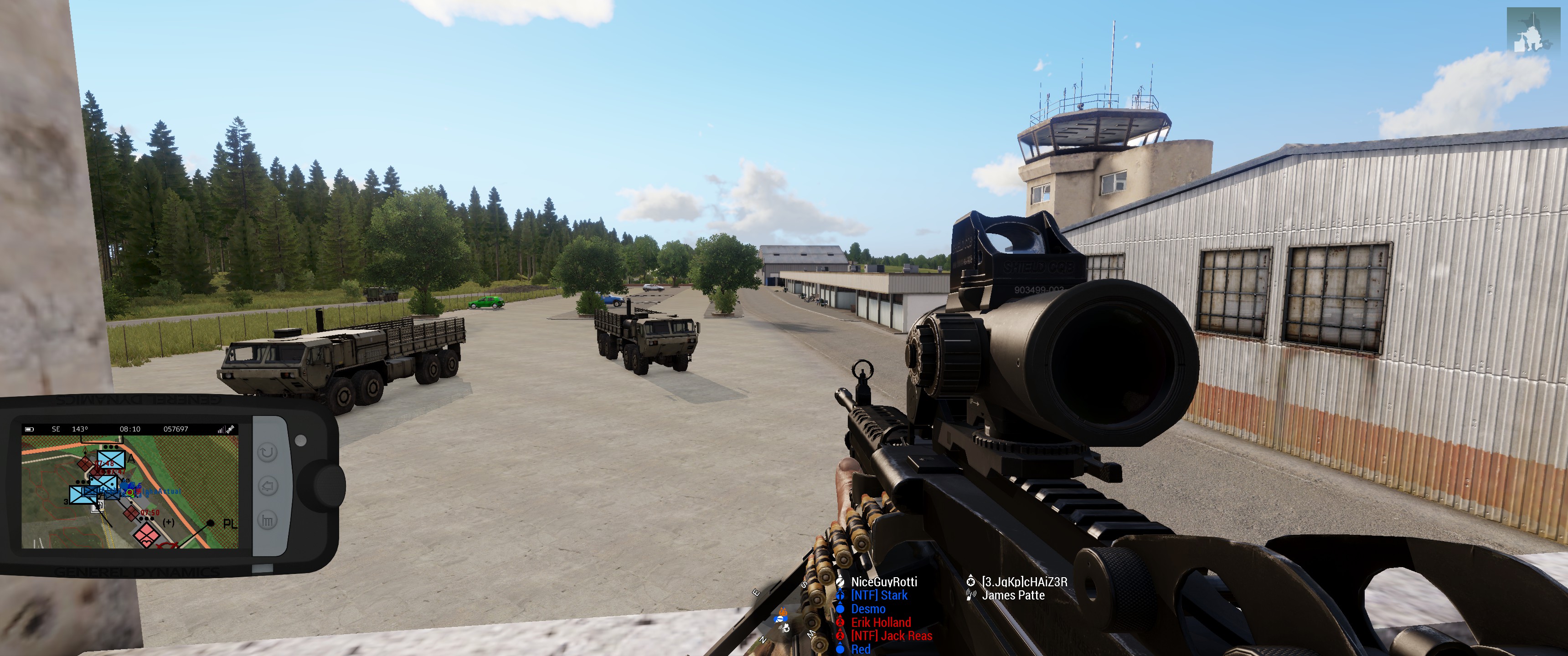1568x656 pixels.
Task: Select Erik Holland in the squad list
Action: 881,623
